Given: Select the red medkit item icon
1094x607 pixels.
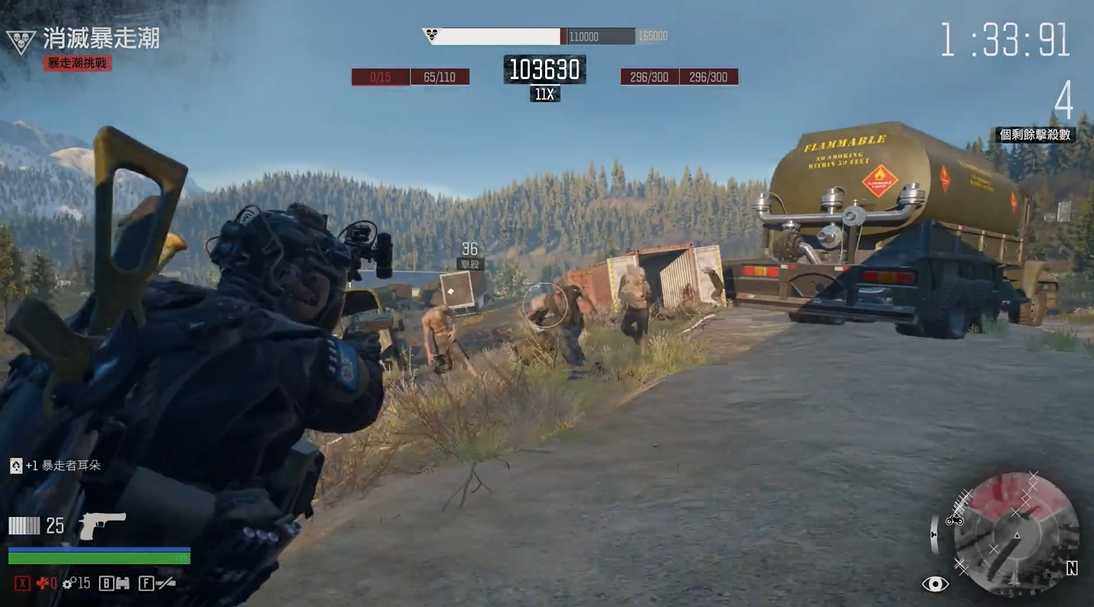Looking at the screenshot, I should [40, 583].
